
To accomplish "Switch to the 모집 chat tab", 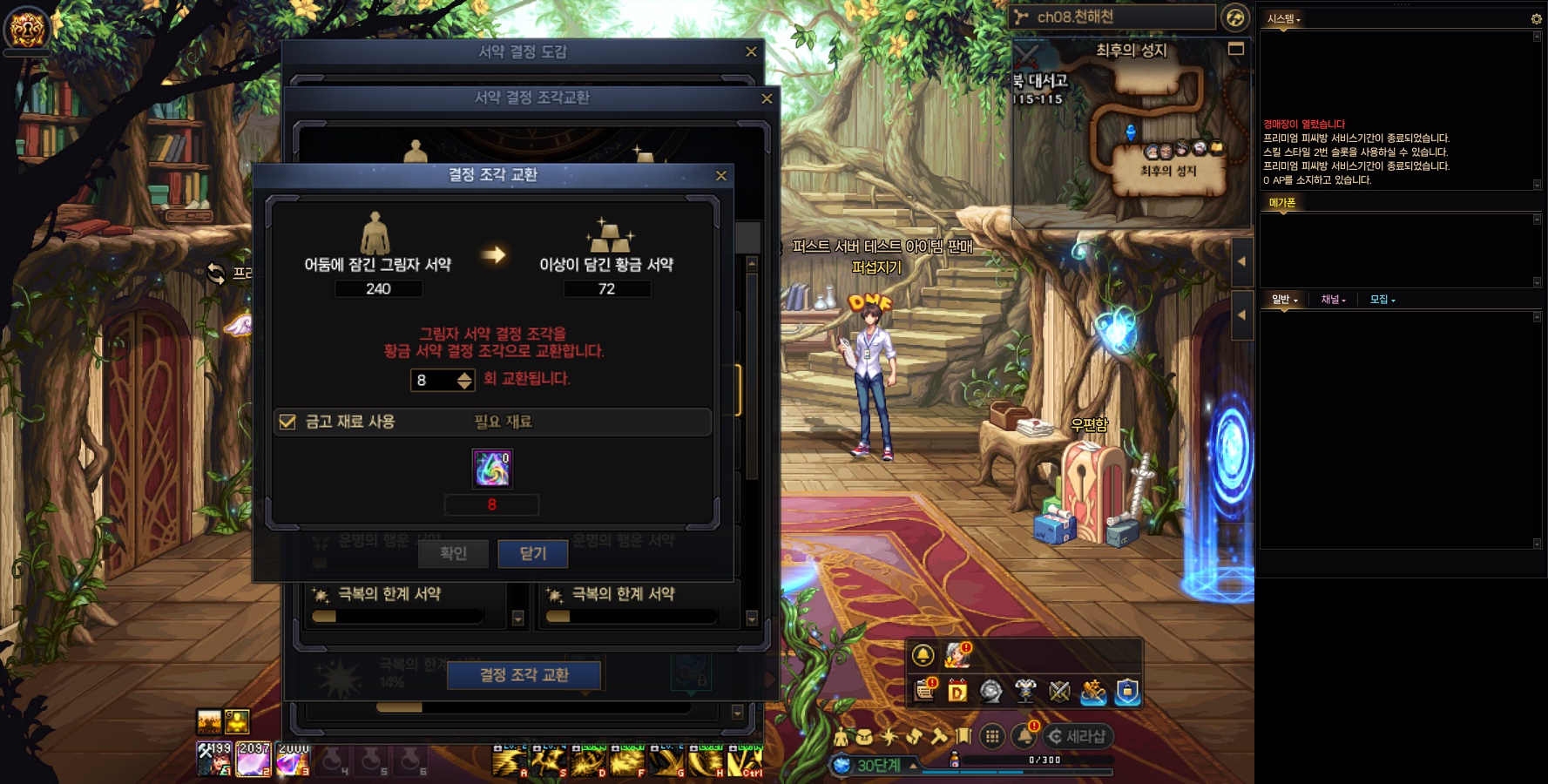I will point(1382,300).
